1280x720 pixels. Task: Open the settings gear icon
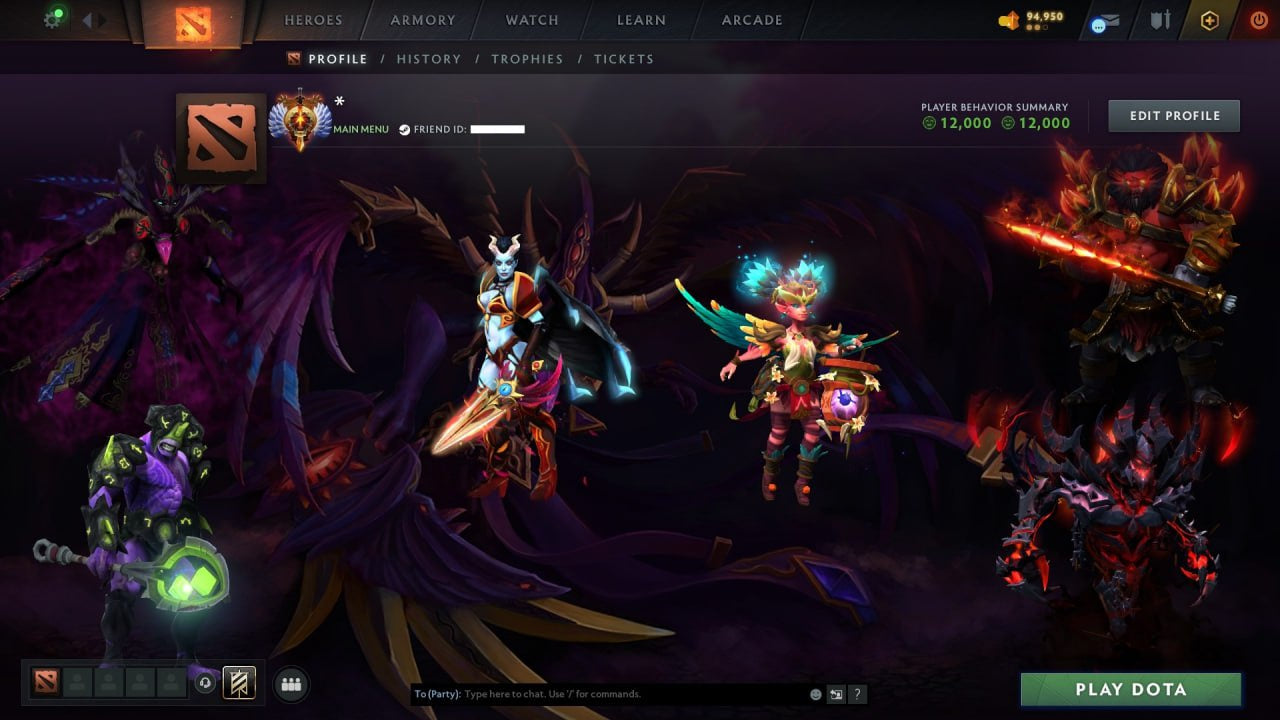52,18
